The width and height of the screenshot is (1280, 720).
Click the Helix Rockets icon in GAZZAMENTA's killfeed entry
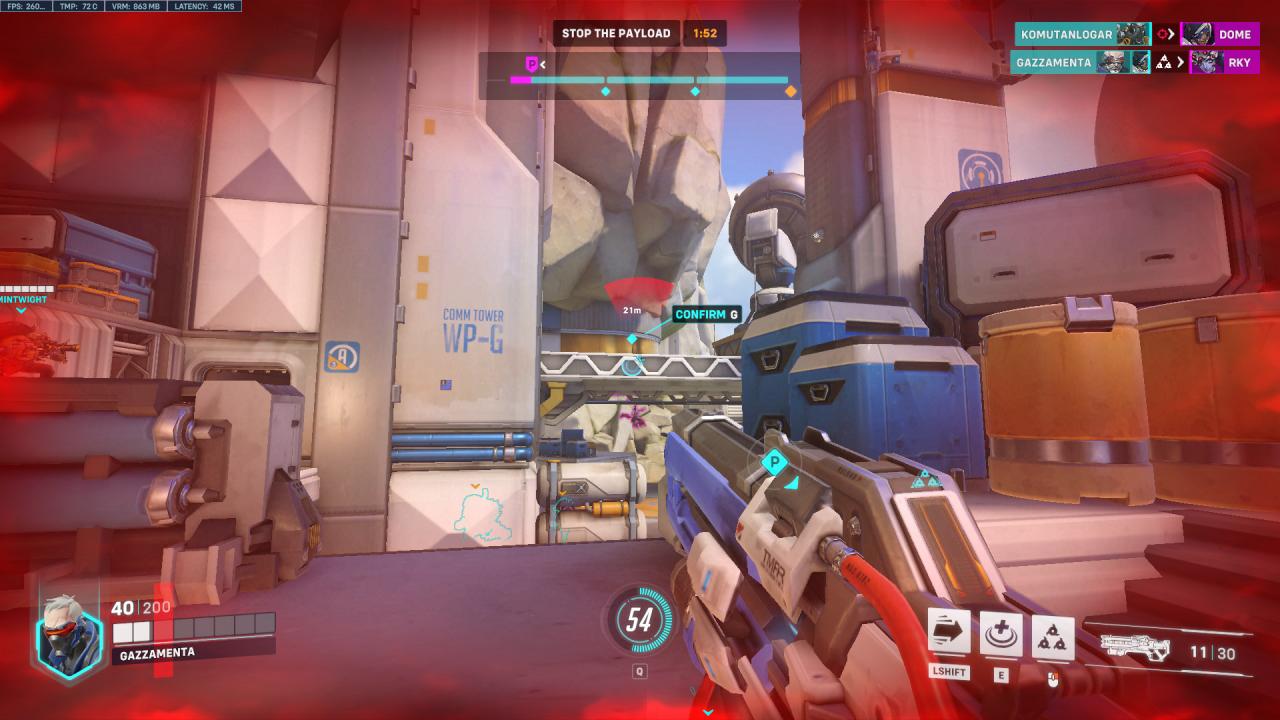[1163, 62]
